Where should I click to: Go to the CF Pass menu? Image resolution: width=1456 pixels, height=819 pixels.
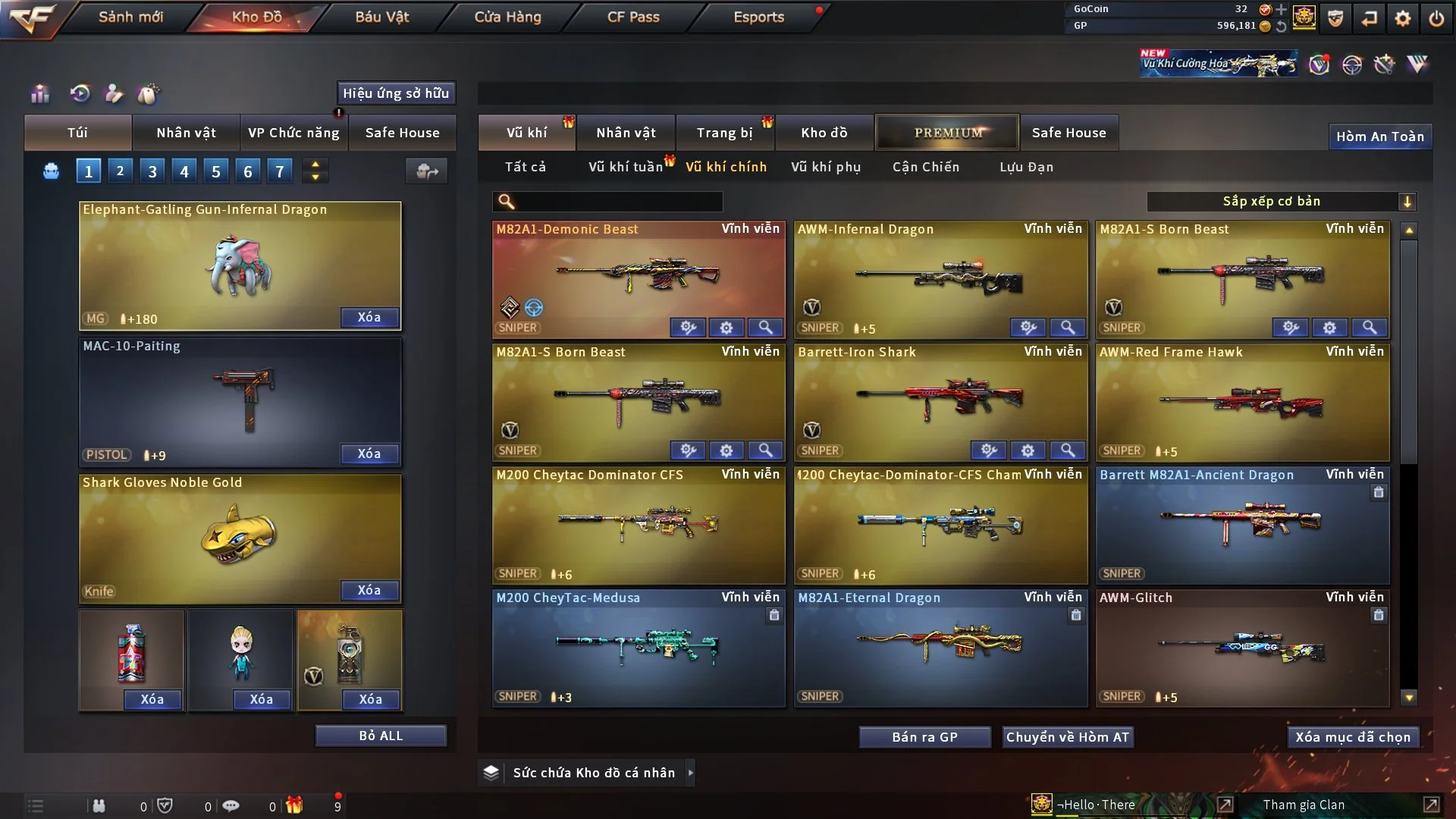(633, 17)
